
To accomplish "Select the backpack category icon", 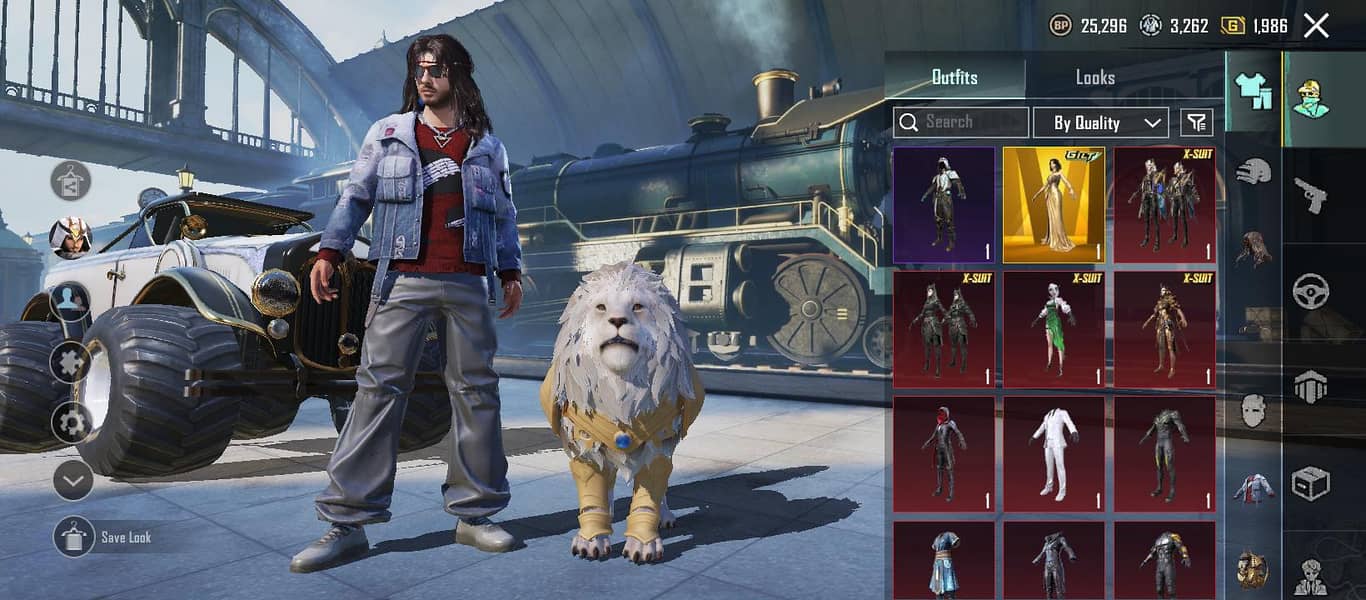I will (1253, 568).
